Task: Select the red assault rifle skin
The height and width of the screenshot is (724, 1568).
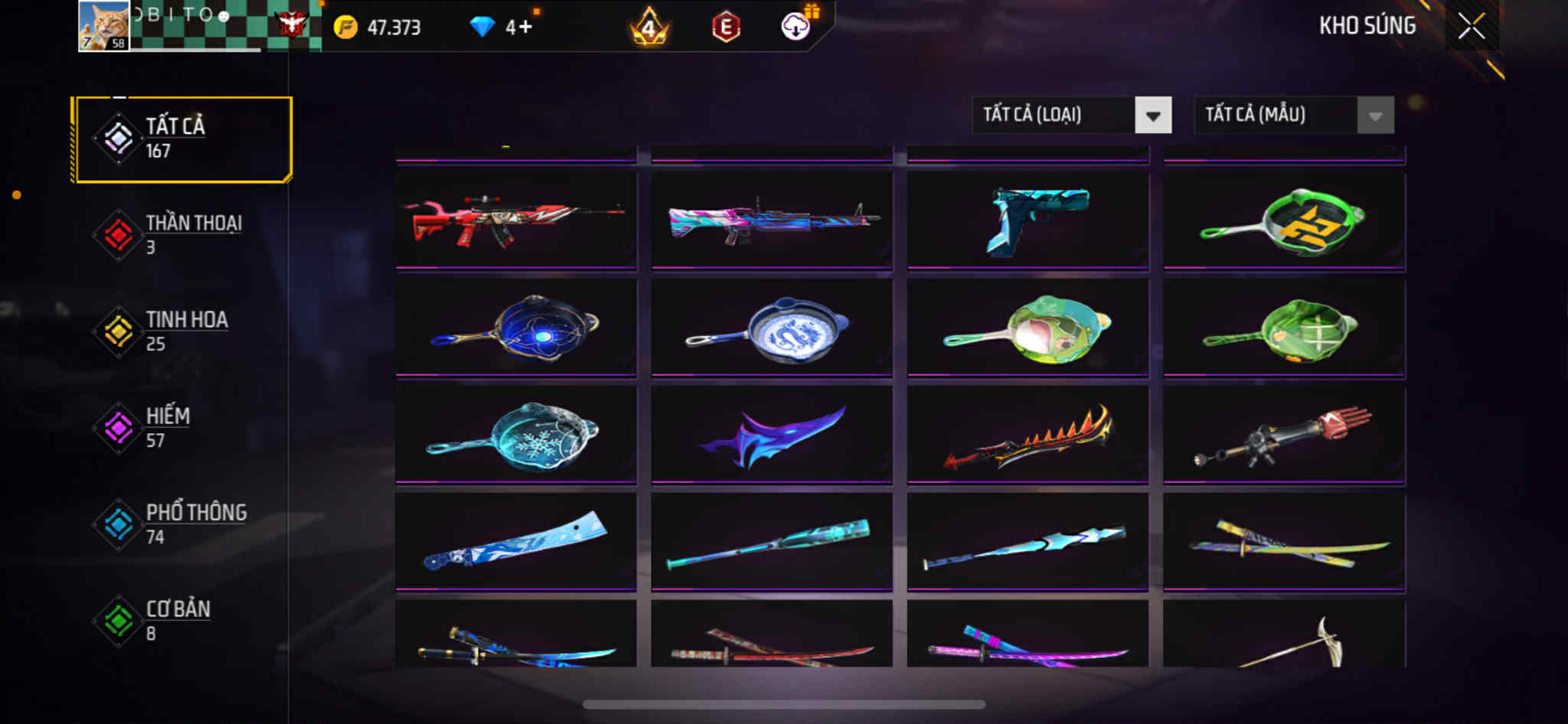Action: coord(515,220)
